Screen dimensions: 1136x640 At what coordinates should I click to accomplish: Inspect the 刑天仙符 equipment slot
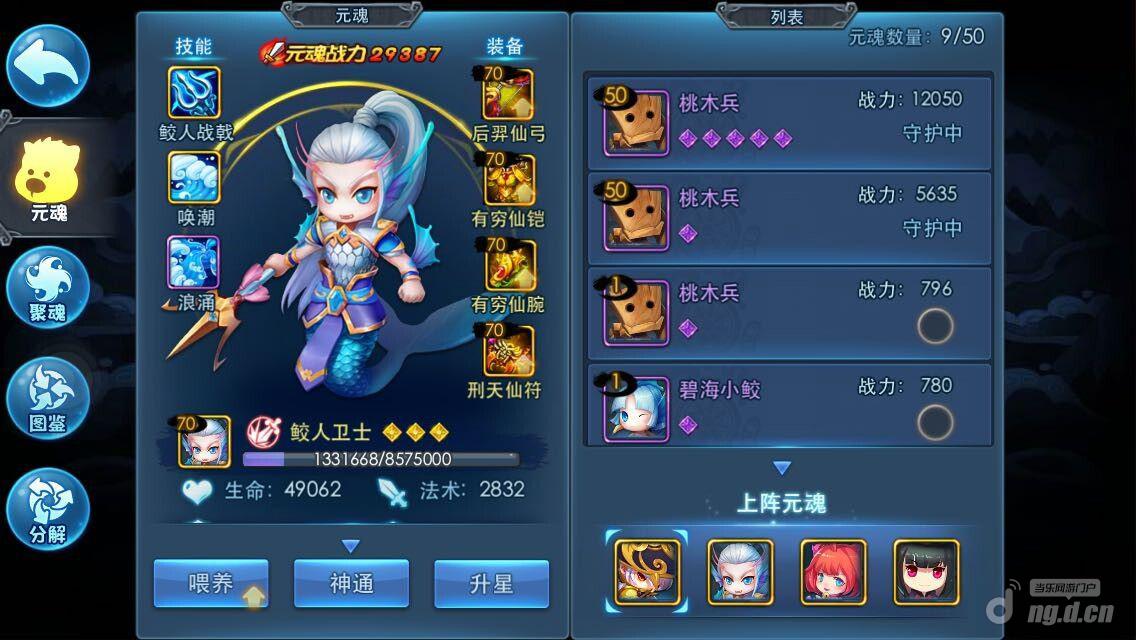point(509,351)
